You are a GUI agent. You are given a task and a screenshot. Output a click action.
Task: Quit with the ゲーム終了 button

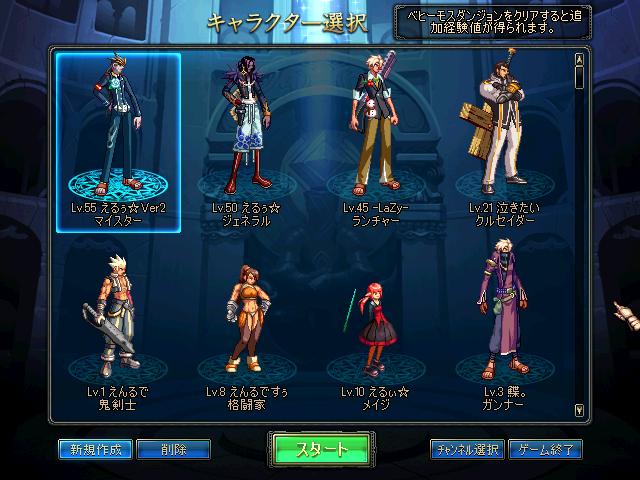pos(545,449)
